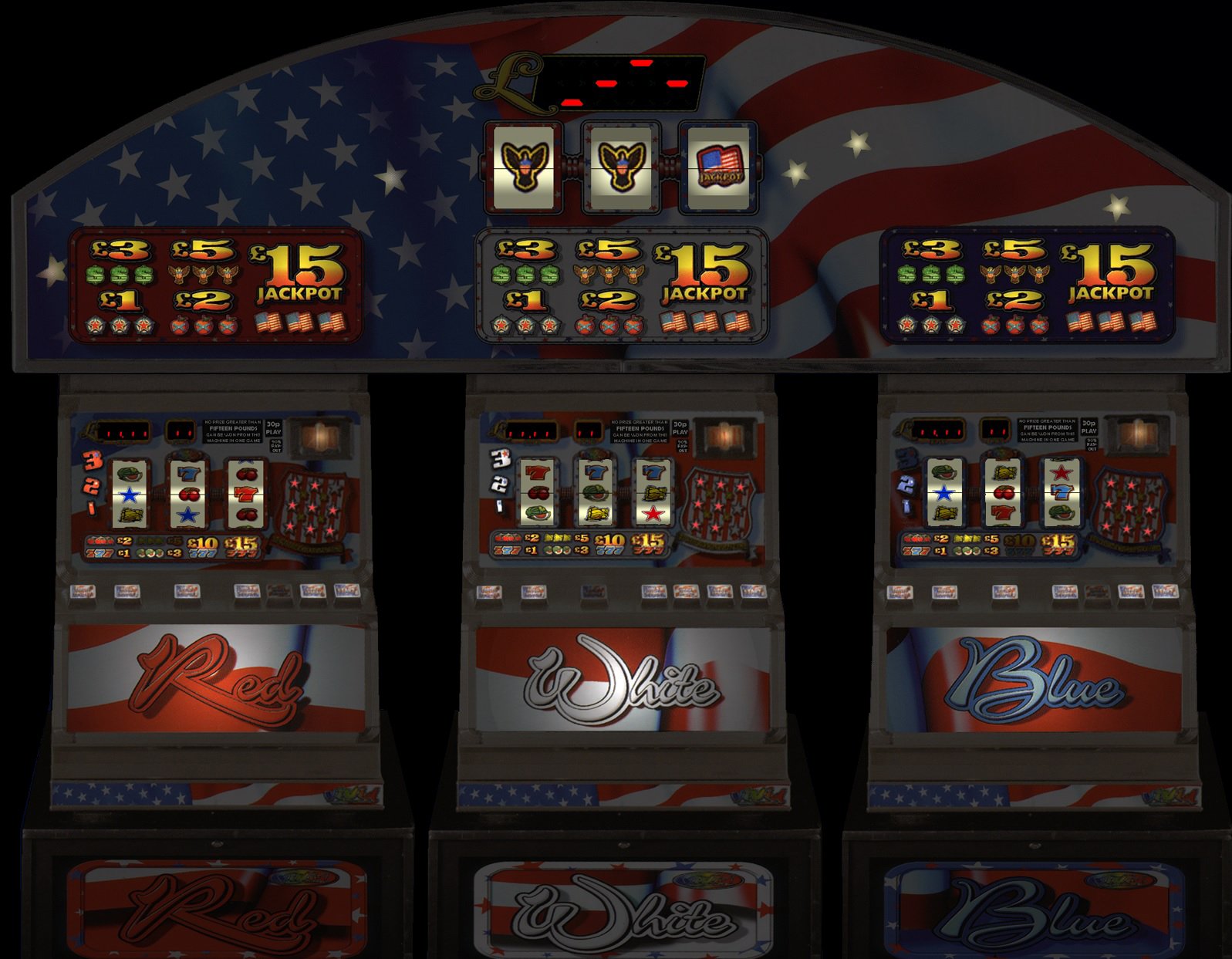Click the unlit button on the White machine
Image resolution: width=1232 pixels, height=959 pixels.
pyautogui.click(x=592, y=592)
